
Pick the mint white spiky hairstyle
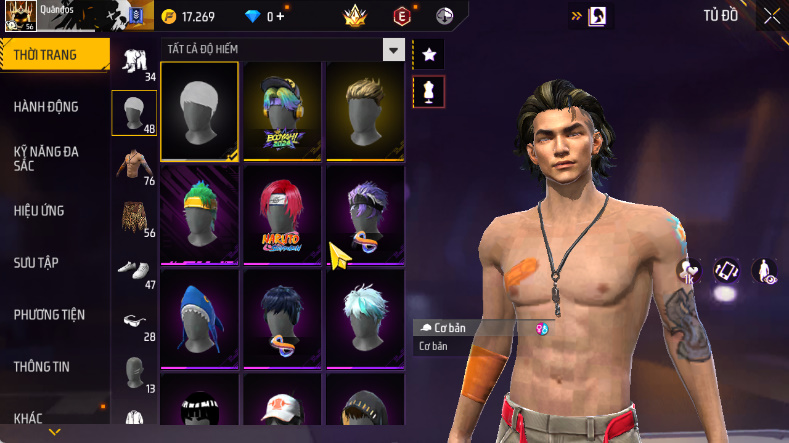363,317
